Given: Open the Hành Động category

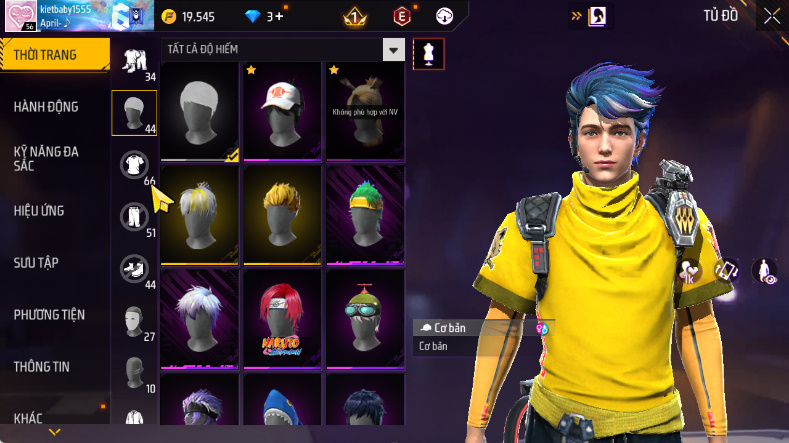Looking at the screenshot, I should (46, 107).
